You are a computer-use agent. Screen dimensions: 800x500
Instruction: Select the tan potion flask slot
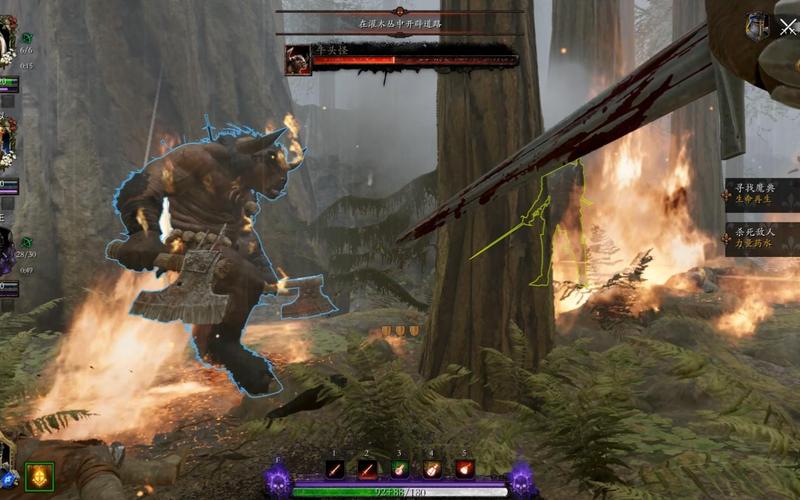[432, 469]
